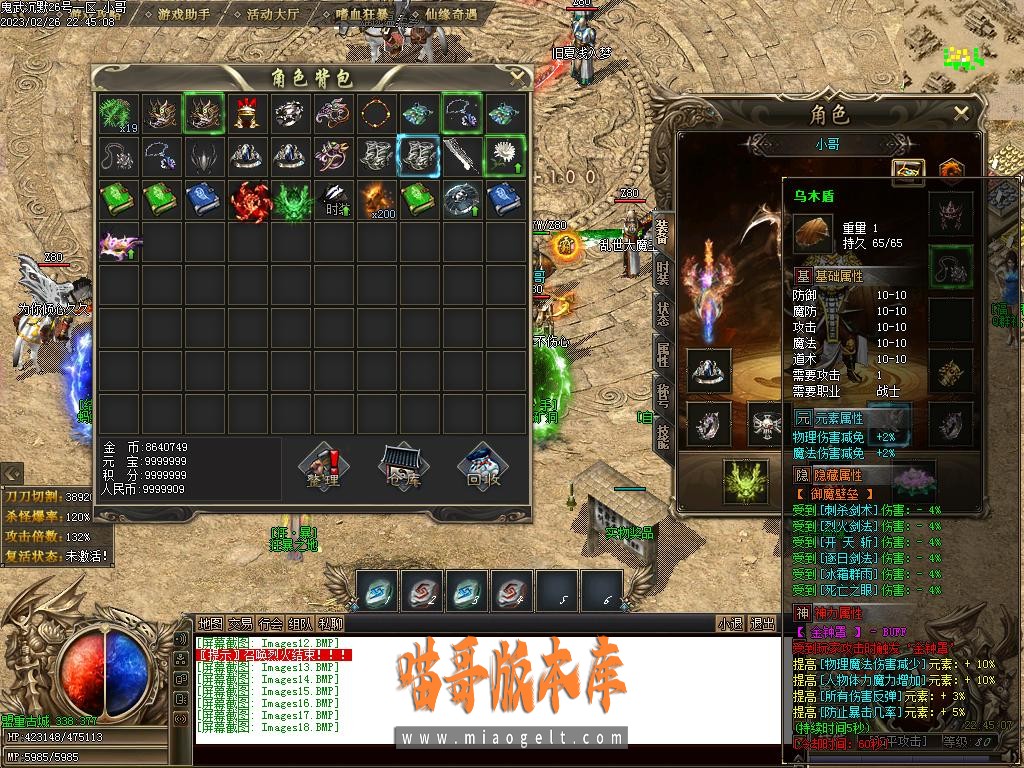Viewport: 1024px width, 768px height.
Task: Open the 属性 attributes tab
Action: [x=662, y=352]
